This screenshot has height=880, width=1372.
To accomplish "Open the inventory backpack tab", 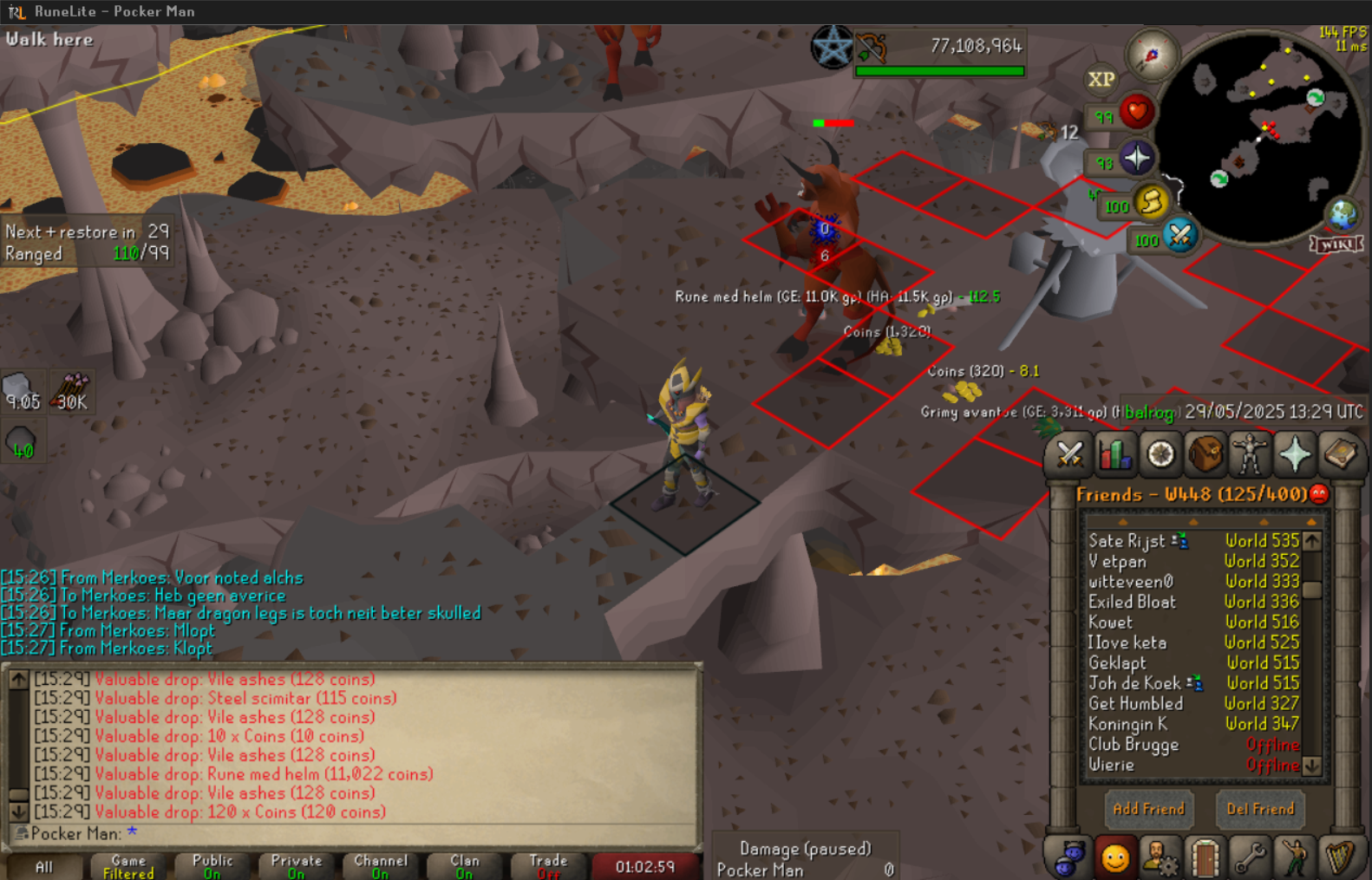I will point(1205,454).
